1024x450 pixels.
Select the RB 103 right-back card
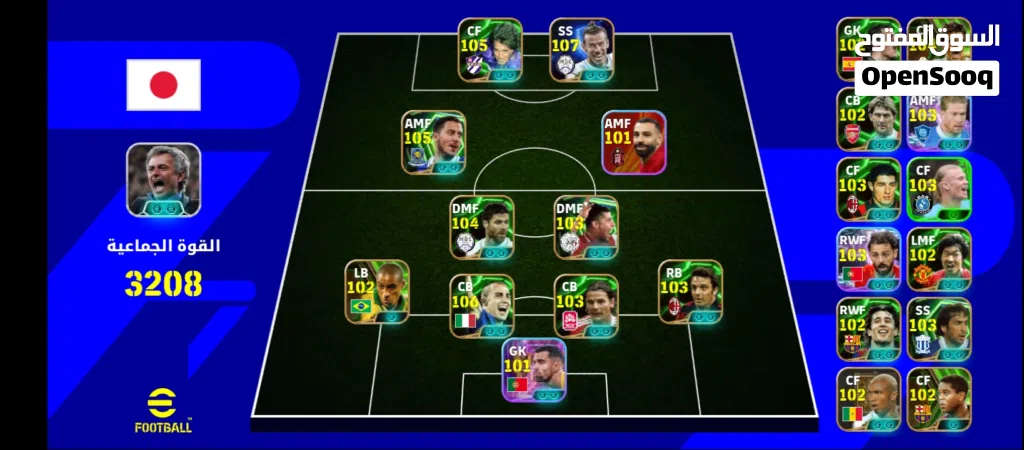690,291
